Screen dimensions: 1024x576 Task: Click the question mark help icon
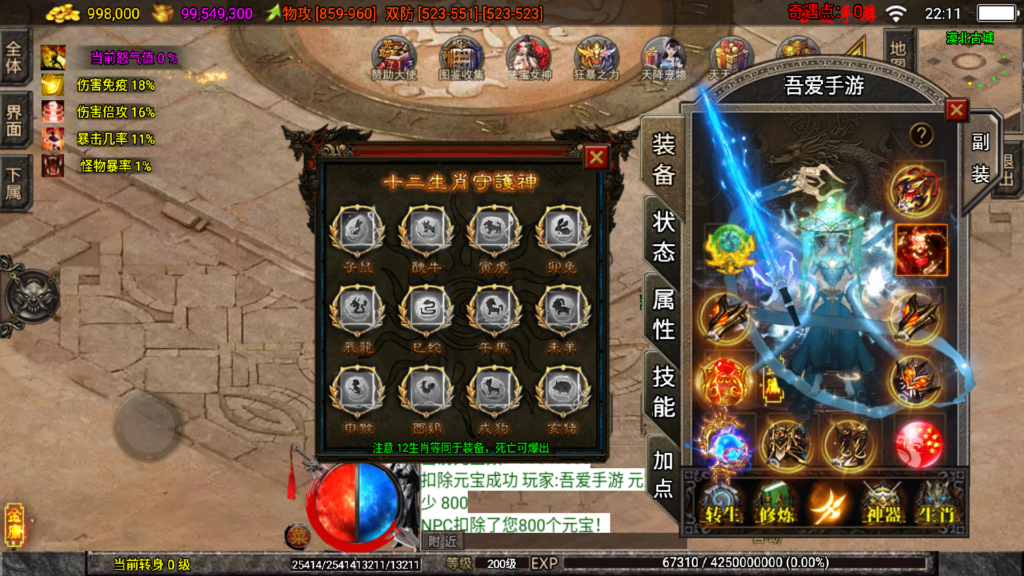921,134
